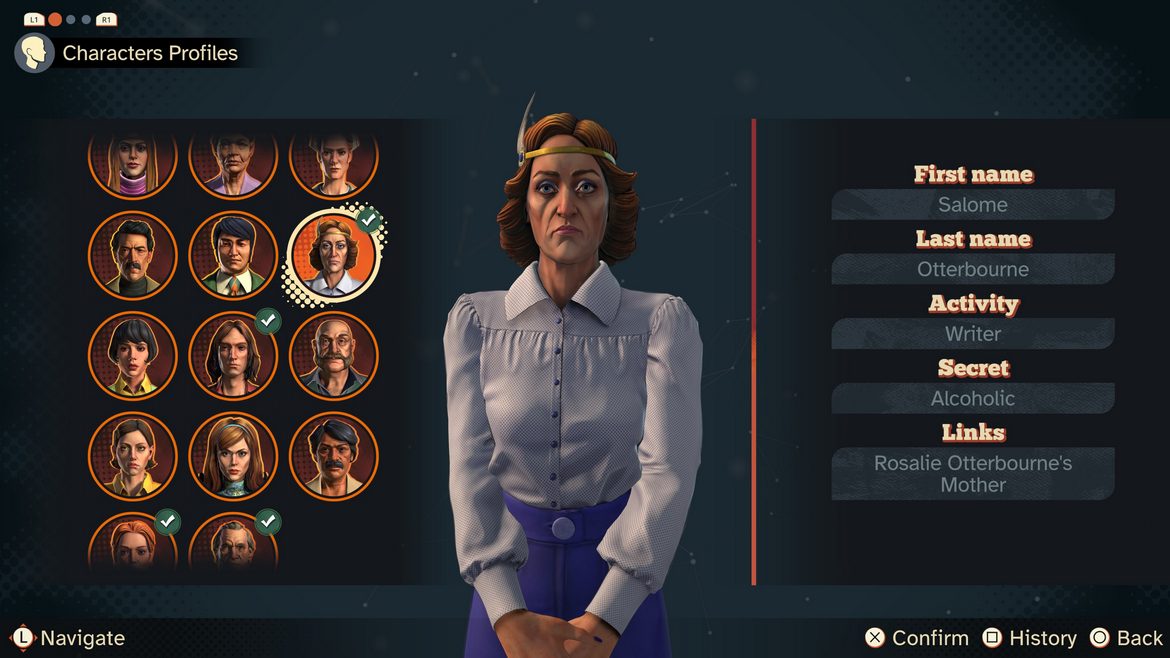Choose the elderly woman with lavender collar portrait

pyautogui.click(x=233, y=160)
